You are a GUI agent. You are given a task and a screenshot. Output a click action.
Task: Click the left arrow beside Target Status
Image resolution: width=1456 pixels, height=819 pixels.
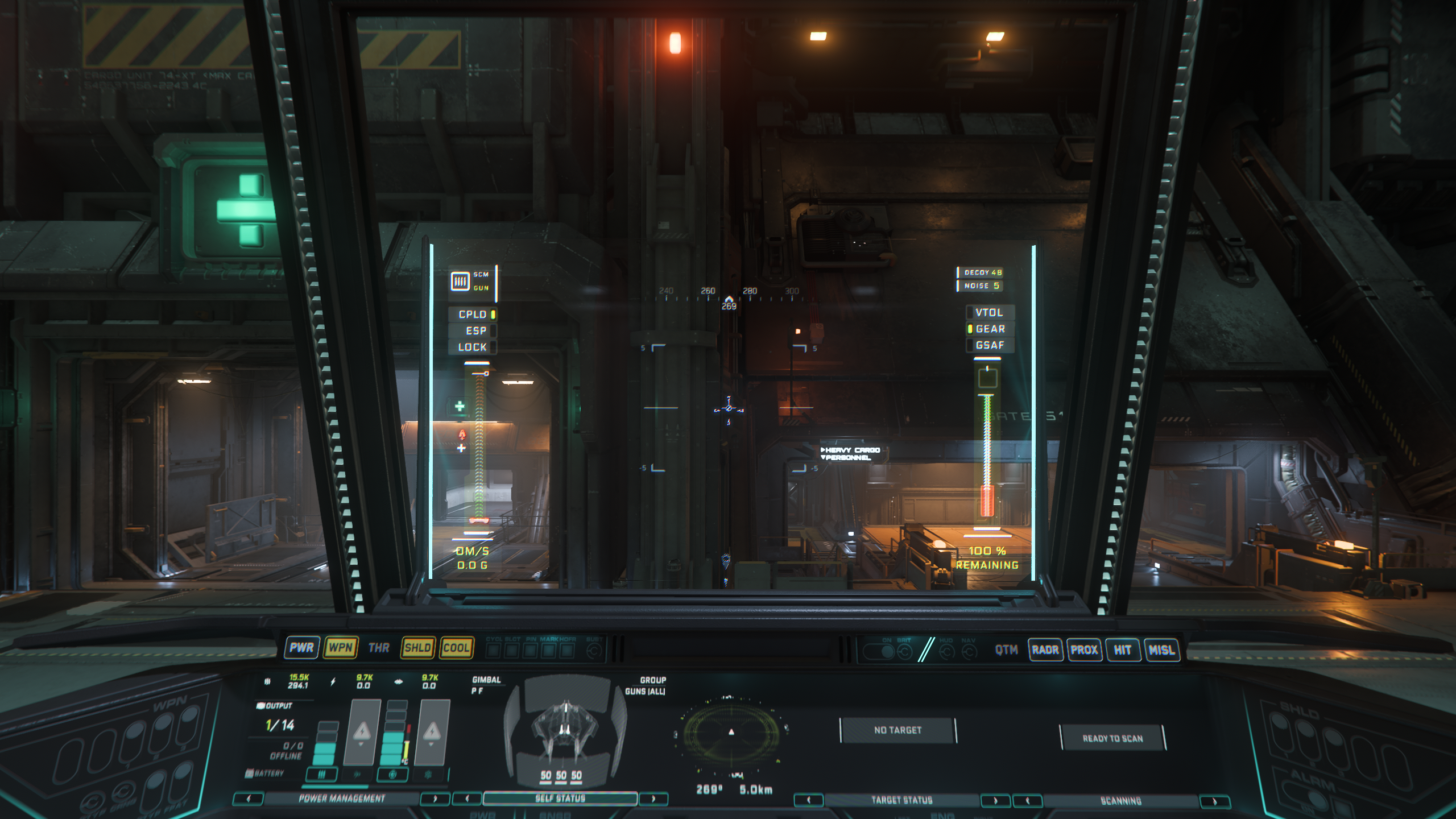(808, 800)
